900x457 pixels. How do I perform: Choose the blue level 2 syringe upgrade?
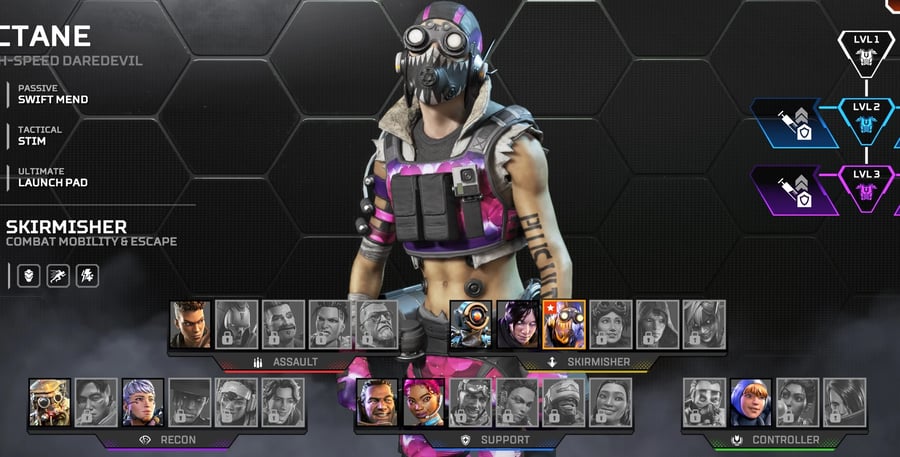coord(794,123)
